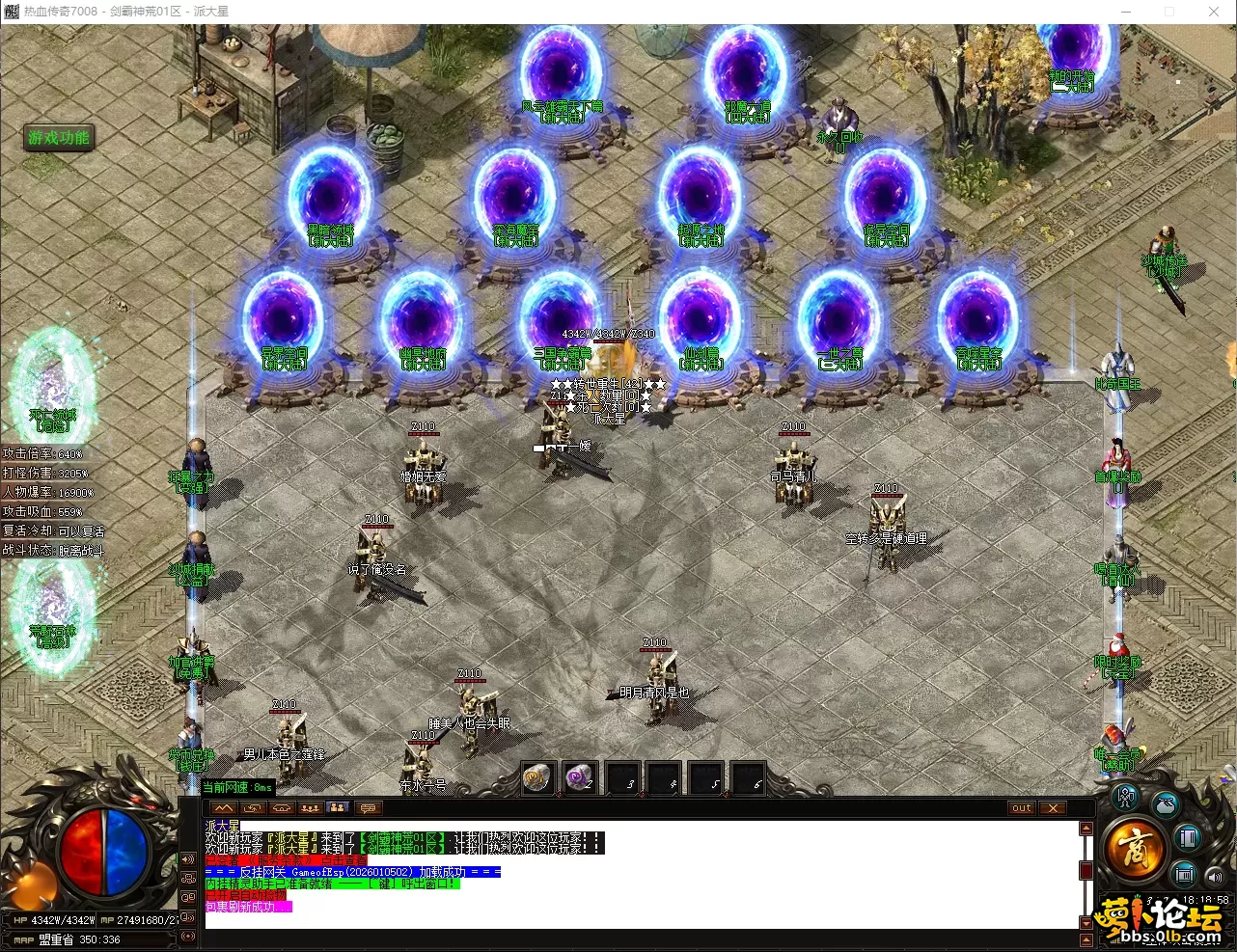Open the scroll icon below the skill book
Image resolution: width=1237 pixels, height=952 pixels.
click(1185, 876)
